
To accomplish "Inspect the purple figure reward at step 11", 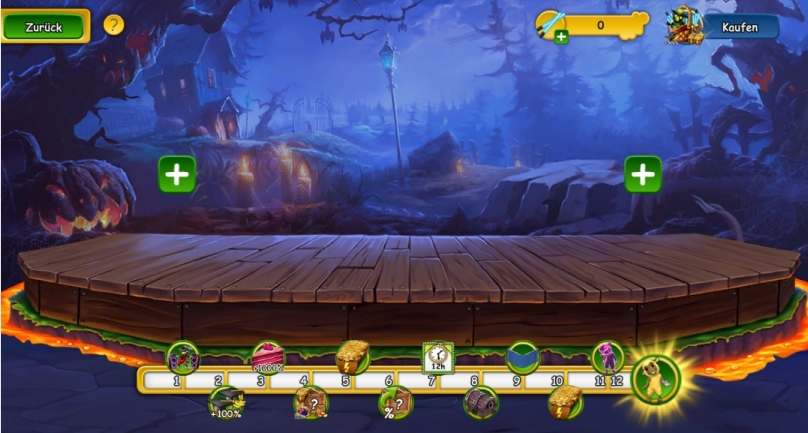I will 607,357.
